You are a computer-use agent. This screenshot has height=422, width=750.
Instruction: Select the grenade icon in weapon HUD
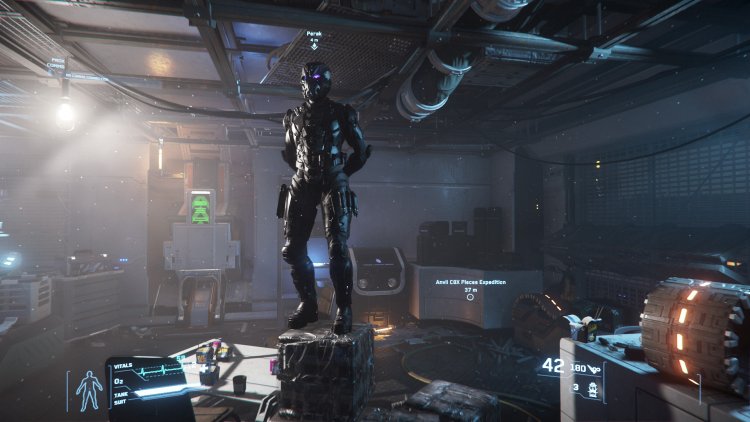[x=591, y=392]
